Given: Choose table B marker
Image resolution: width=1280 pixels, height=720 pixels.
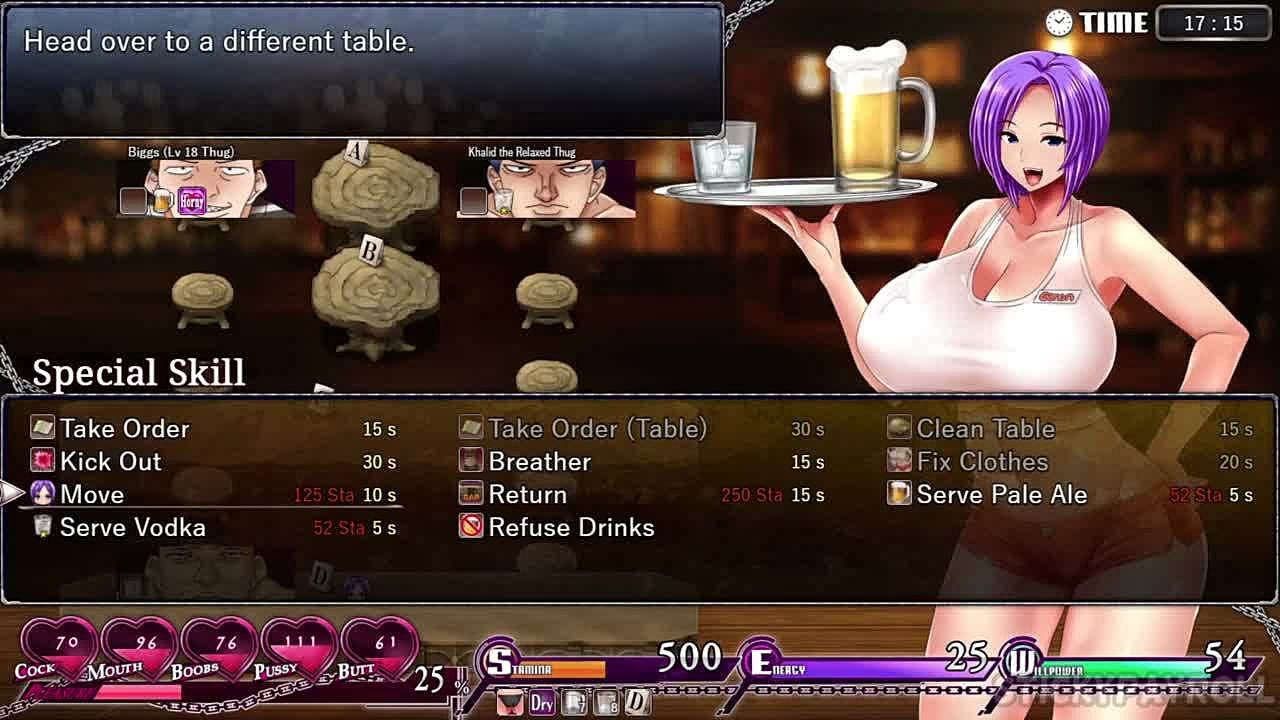Looking at the screenshot, I should pyautogui.click(x=369, y=252).
